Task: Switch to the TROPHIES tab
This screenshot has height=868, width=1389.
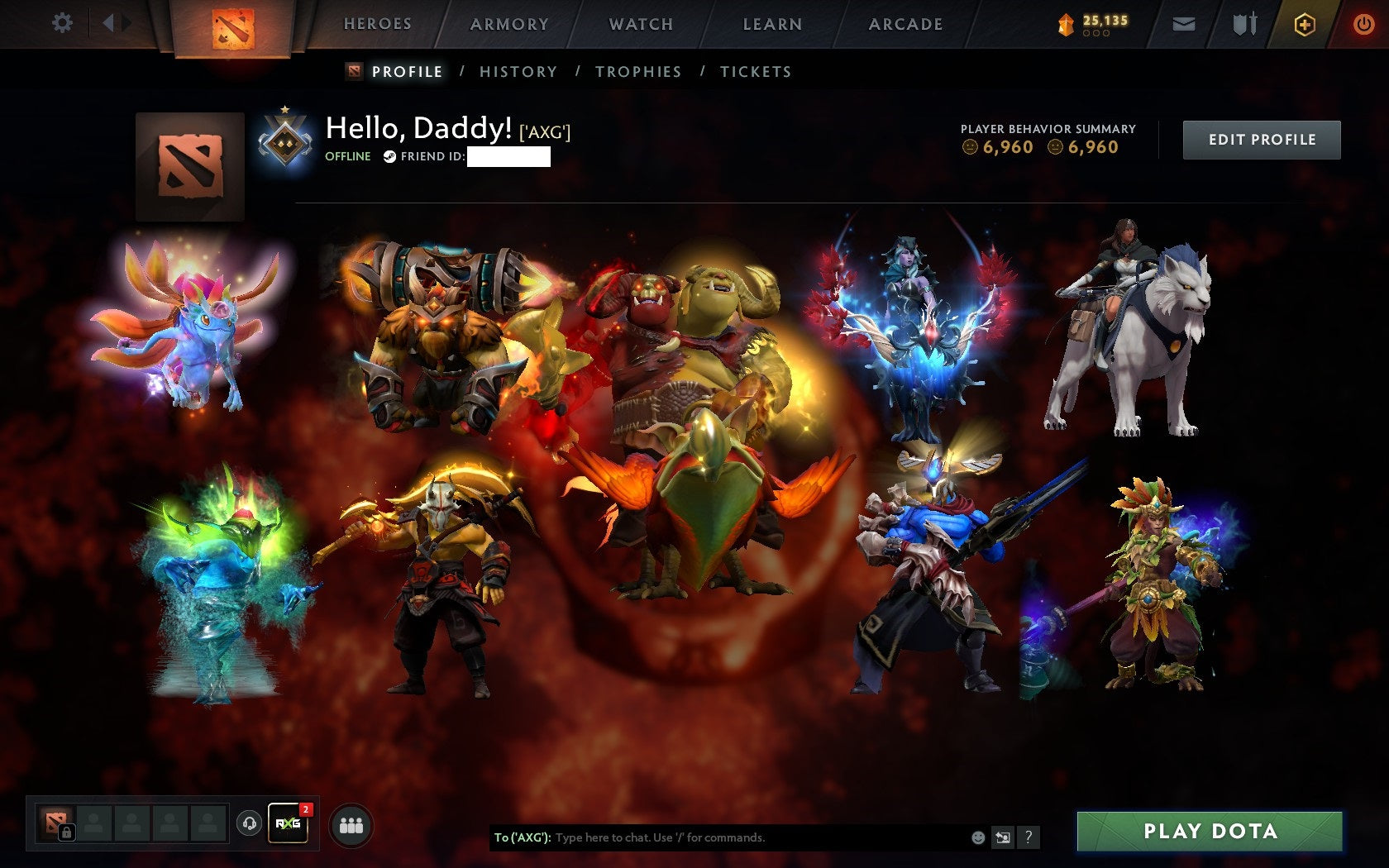Action: click(638, 72)
